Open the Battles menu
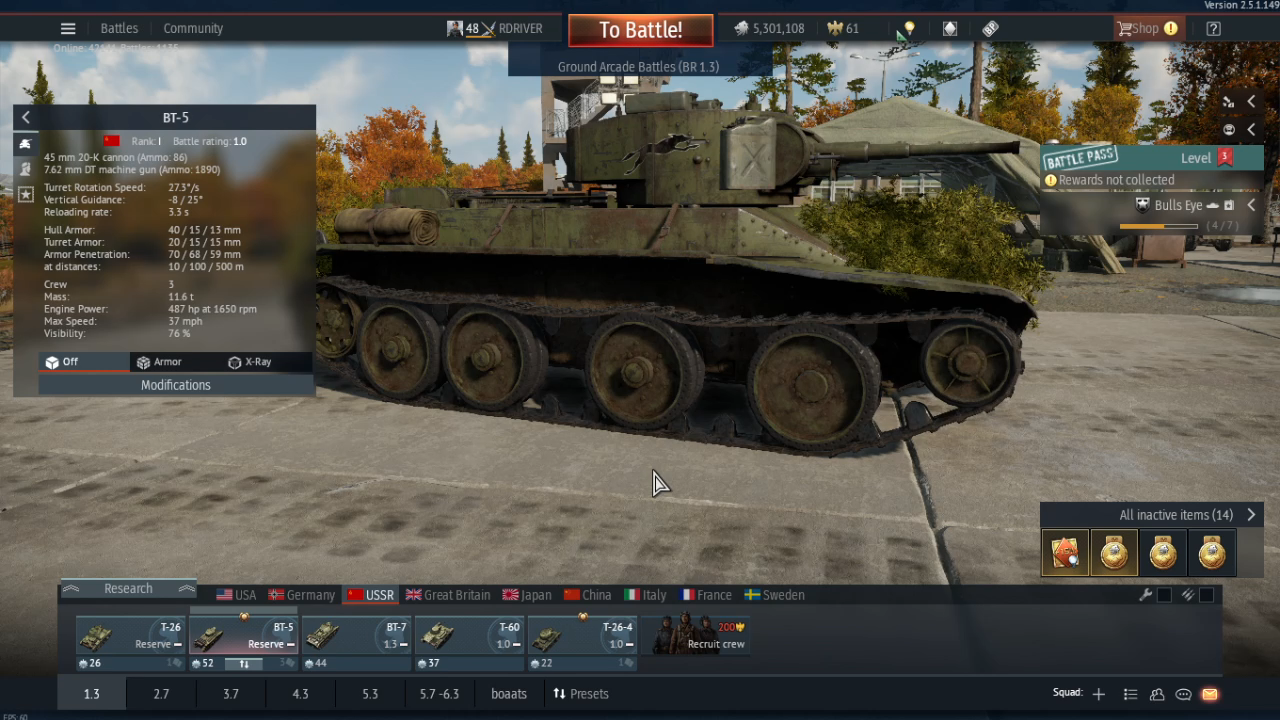 [119, 28]
